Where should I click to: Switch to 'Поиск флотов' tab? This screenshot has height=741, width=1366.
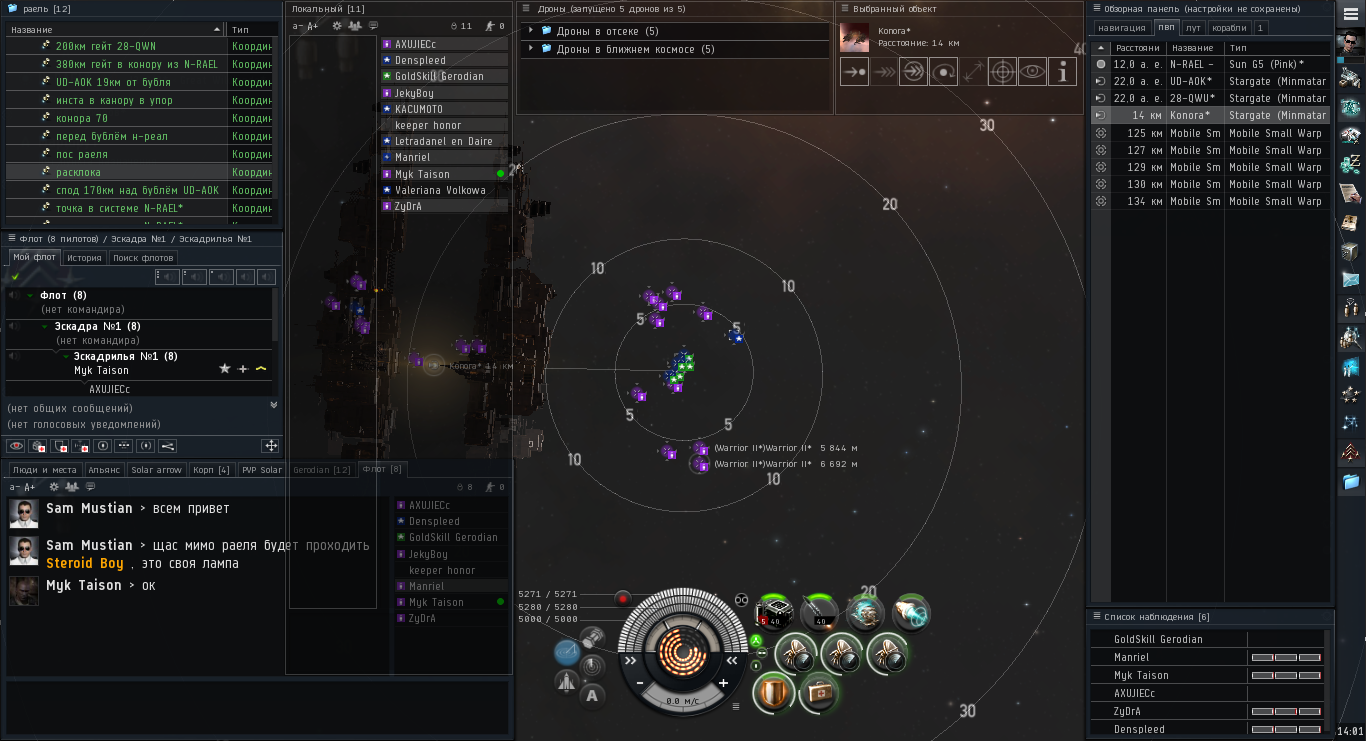click(x=144, y=258)
